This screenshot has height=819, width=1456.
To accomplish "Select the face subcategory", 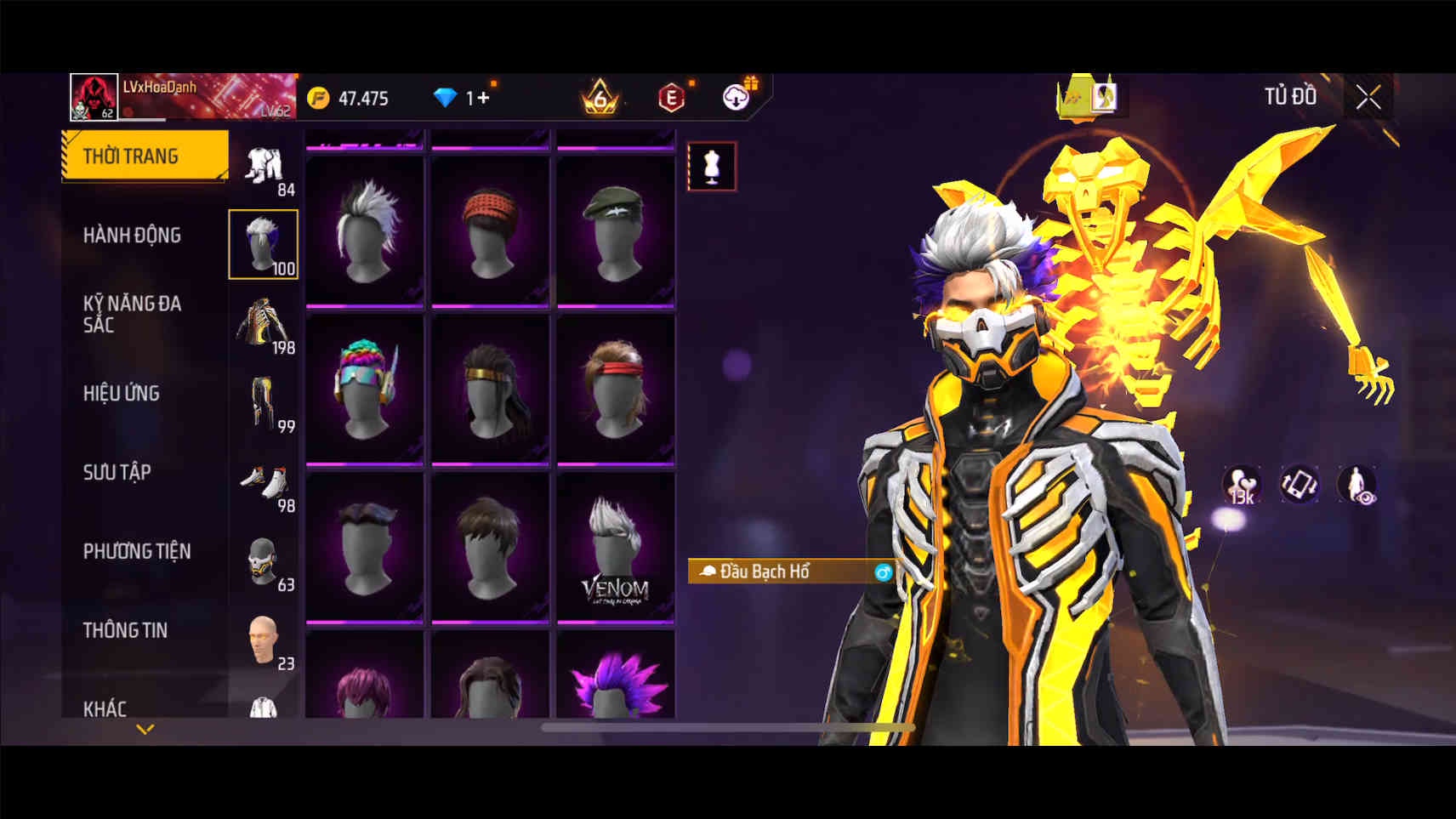I will (264, 640).
